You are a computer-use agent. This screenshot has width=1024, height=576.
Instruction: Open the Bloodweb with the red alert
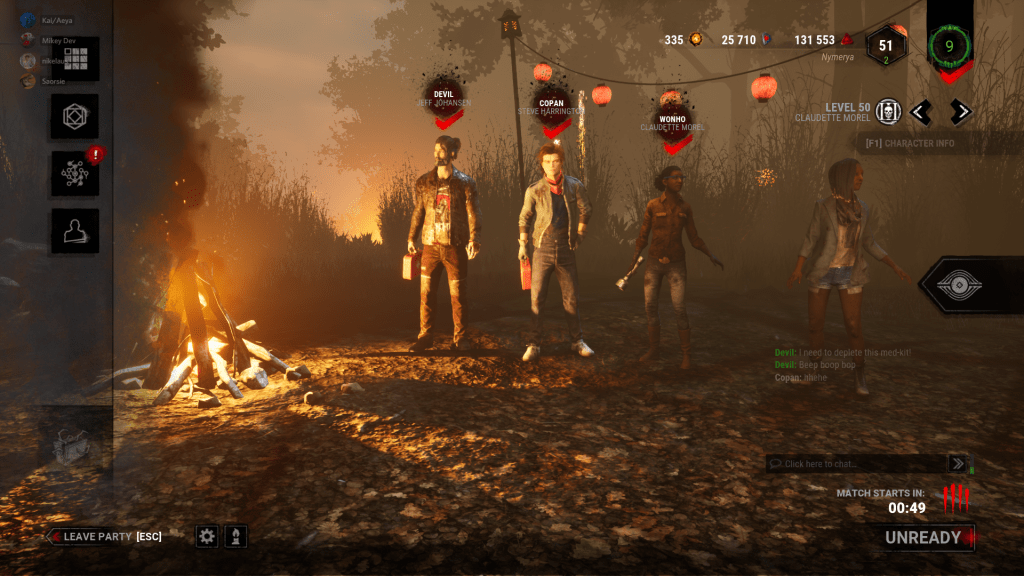[x=75, y=174]
